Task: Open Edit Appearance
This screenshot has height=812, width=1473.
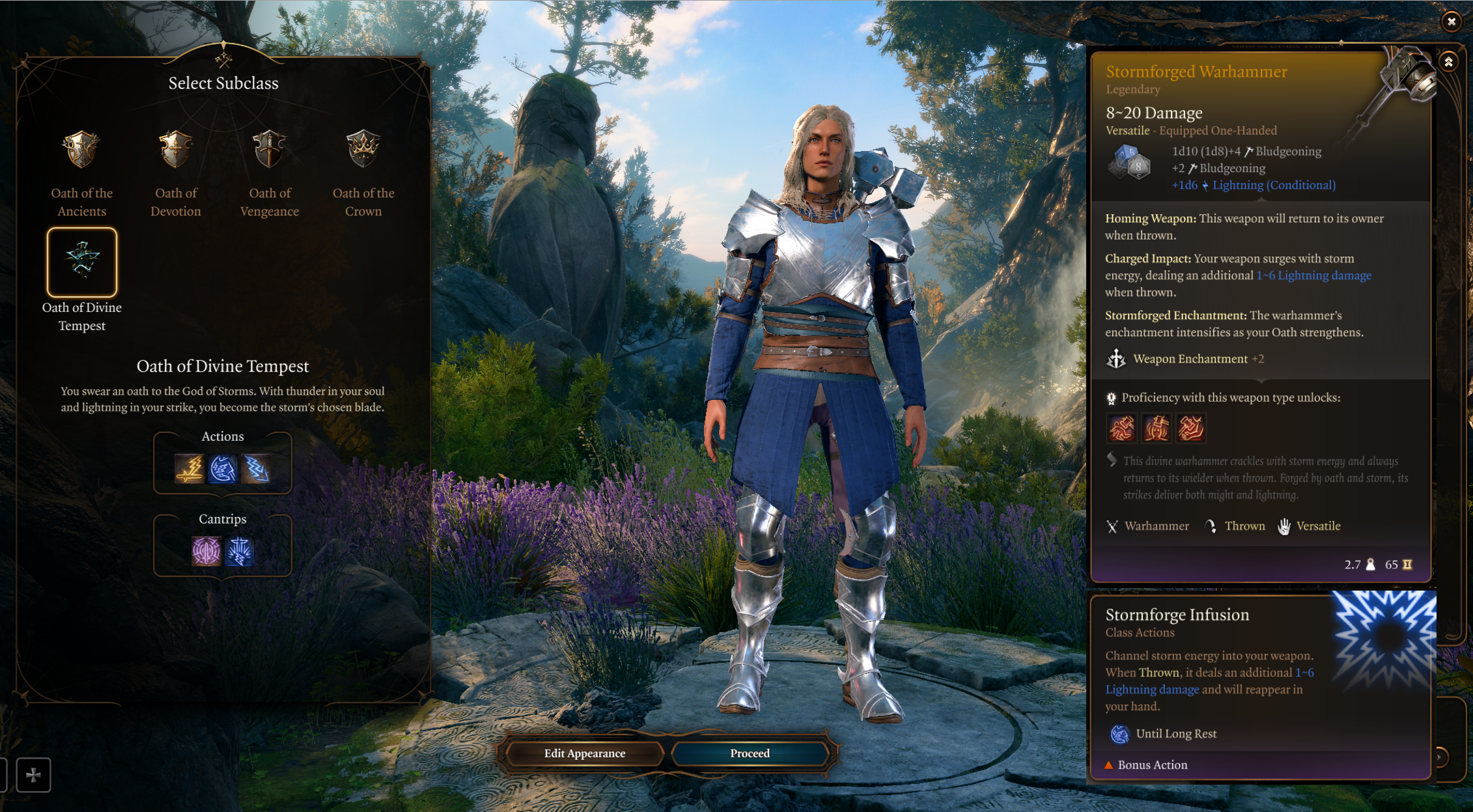Action: tap(584, 753)
